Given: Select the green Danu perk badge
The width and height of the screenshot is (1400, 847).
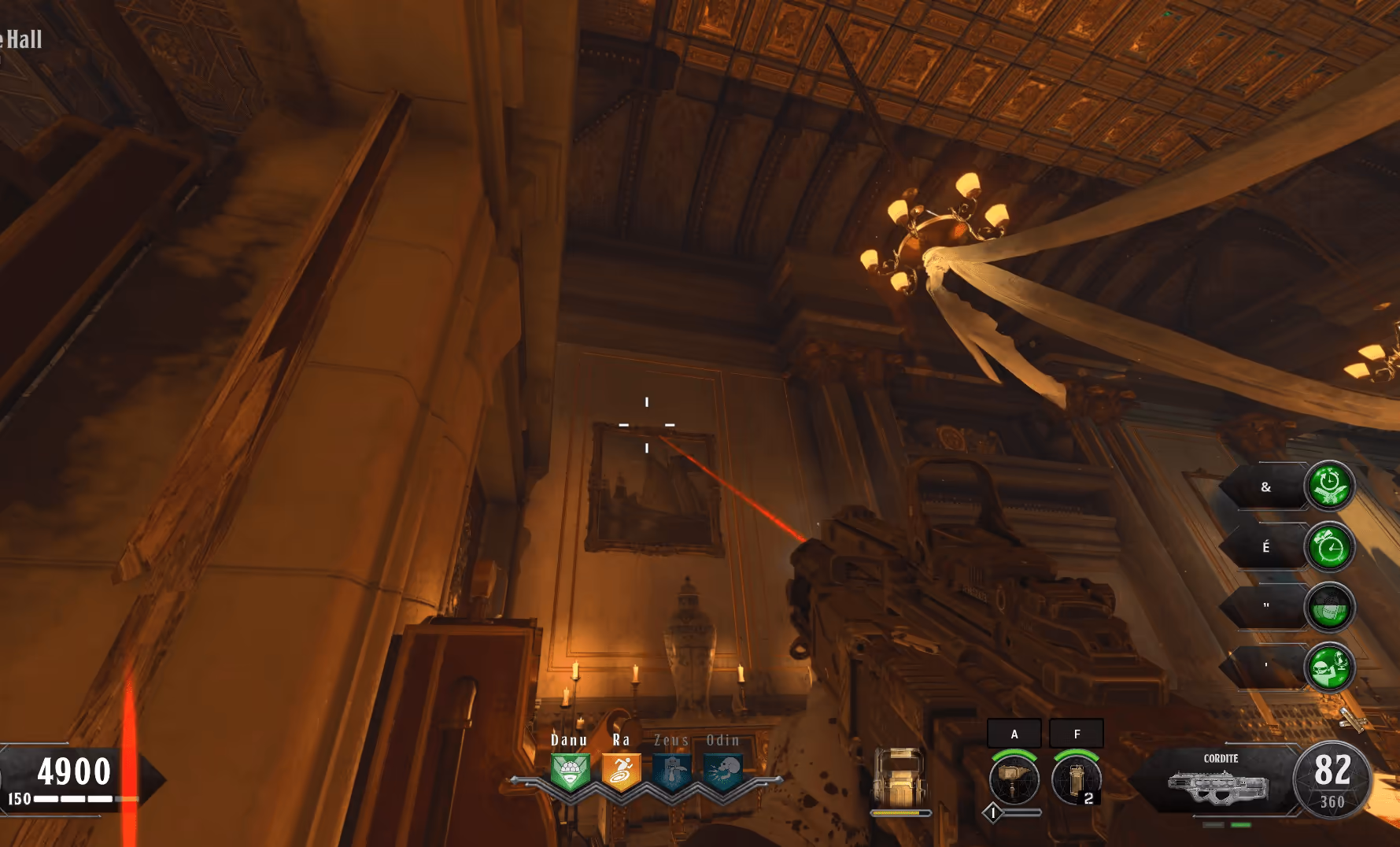Looking at the screenshot, I should point(570,771).
